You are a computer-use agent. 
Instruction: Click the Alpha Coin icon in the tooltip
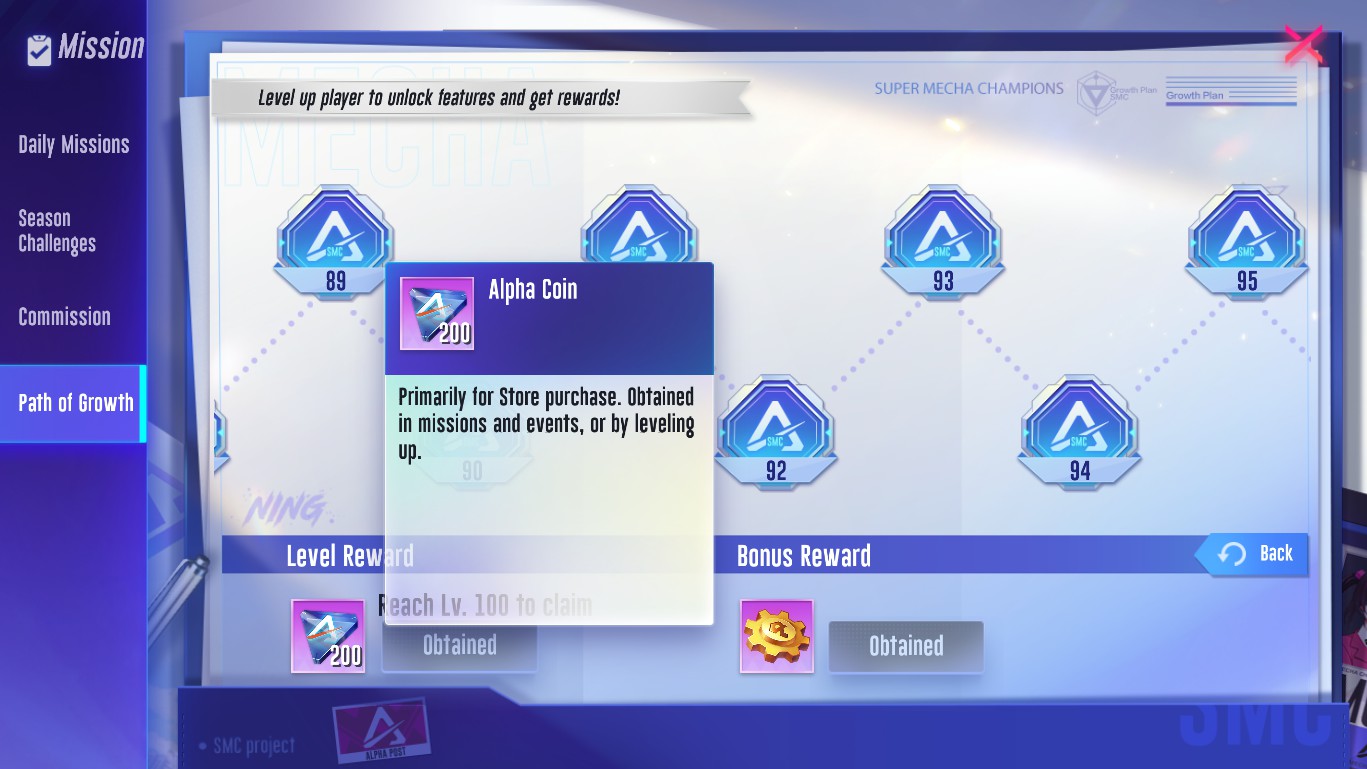pos(437,314)
